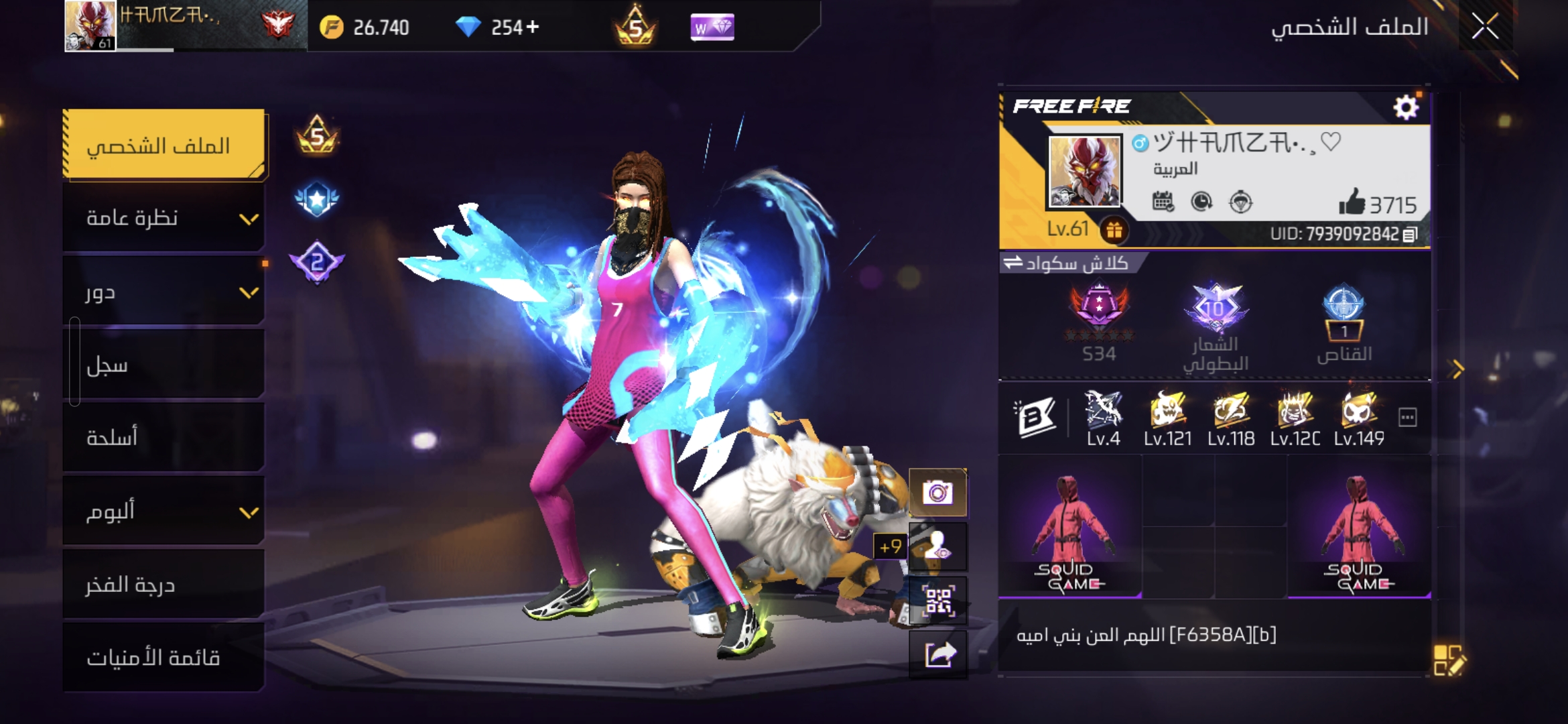Open the قائمة الأمنيات wishlist tab

[164, 658]
